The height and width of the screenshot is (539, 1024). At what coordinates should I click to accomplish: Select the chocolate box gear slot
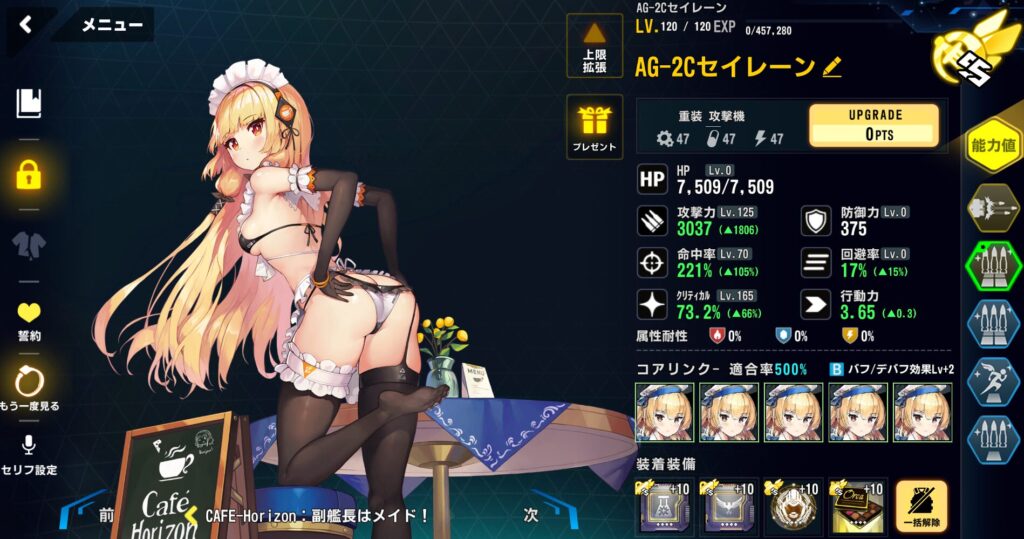(857, 507)
